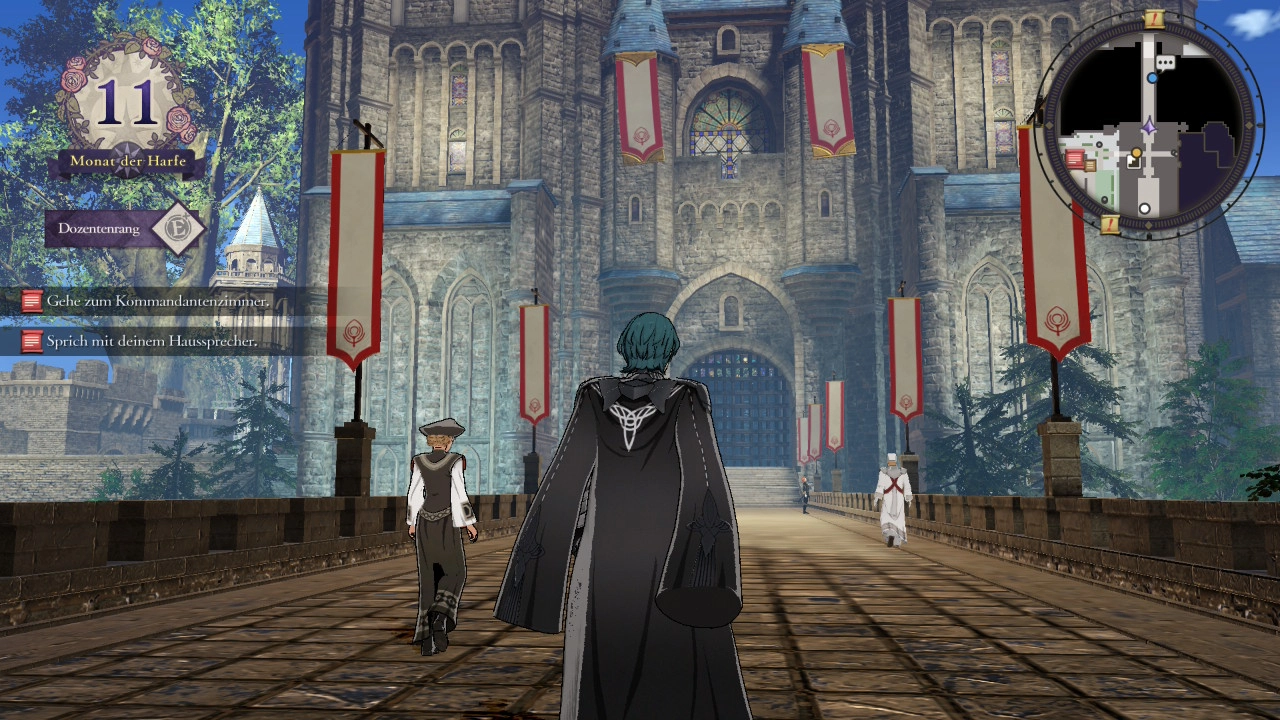Select the quest scroll at minimap bottom edge
The image size is (1280, 720).
(1110, 224)
